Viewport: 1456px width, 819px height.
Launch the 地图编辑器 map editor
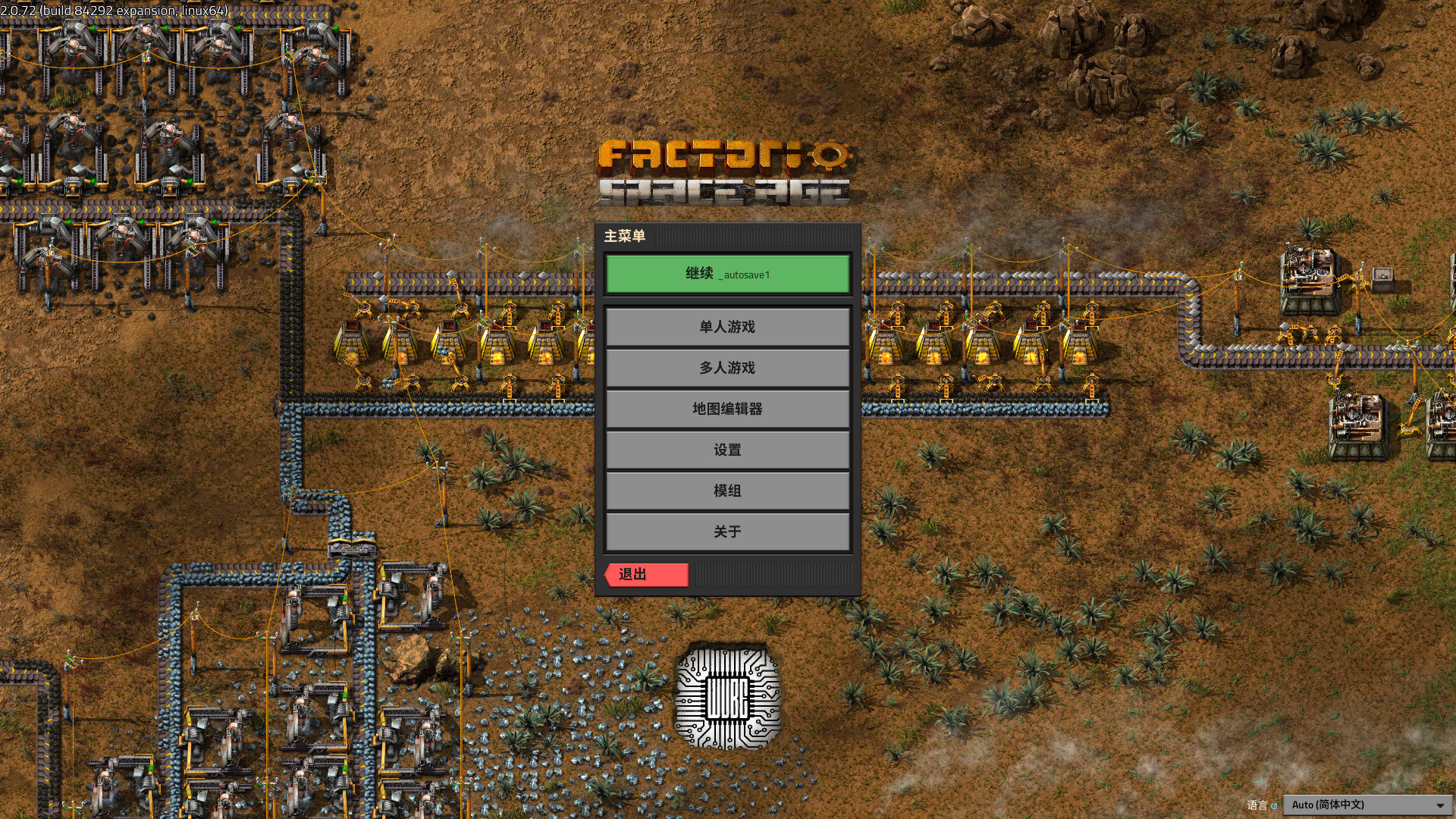pyautogui.click(x=727, y=409)
